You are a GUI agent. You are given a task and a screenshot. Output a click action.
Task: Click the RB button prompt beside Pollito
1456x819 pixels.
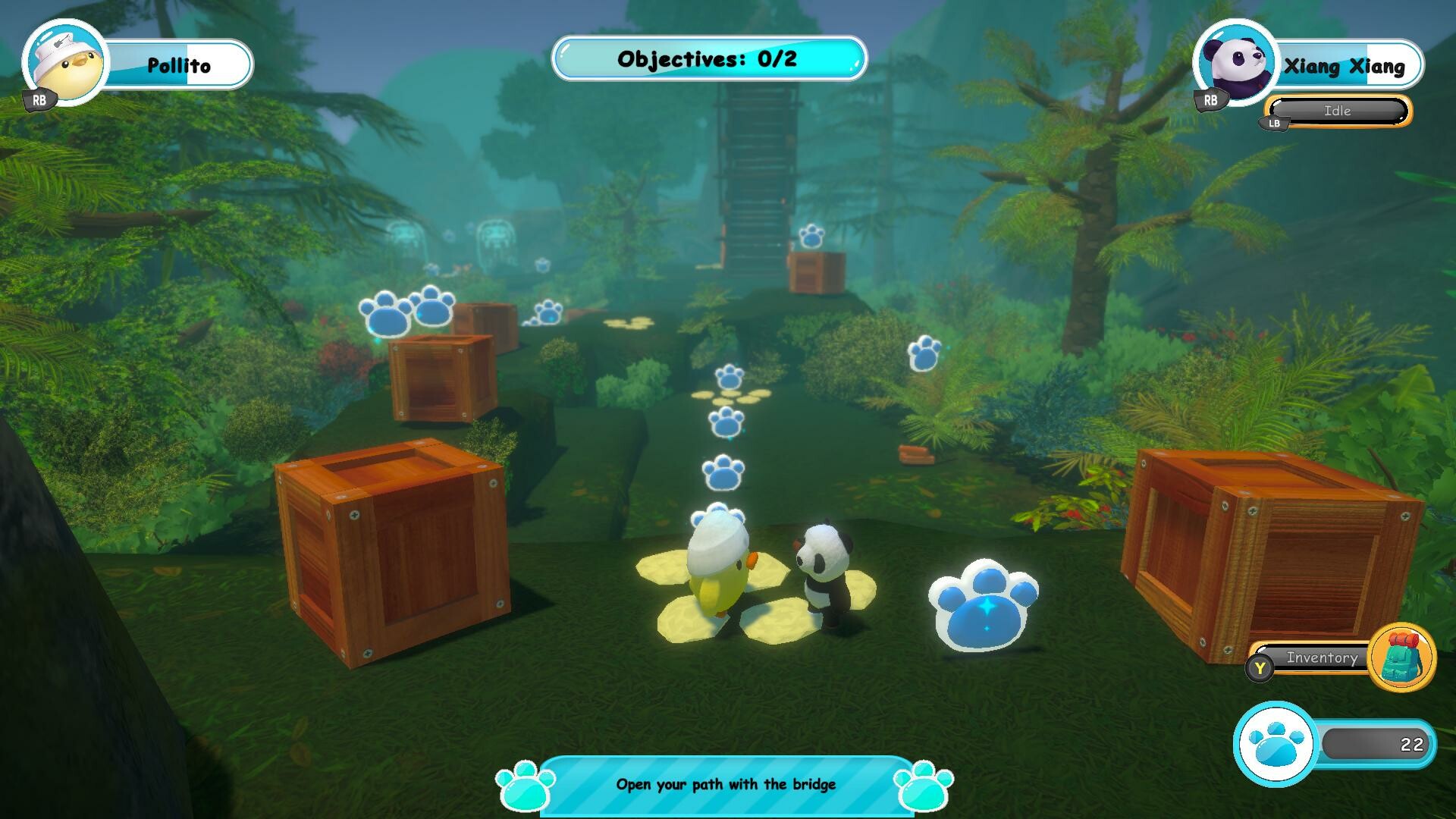click(39, 99)
